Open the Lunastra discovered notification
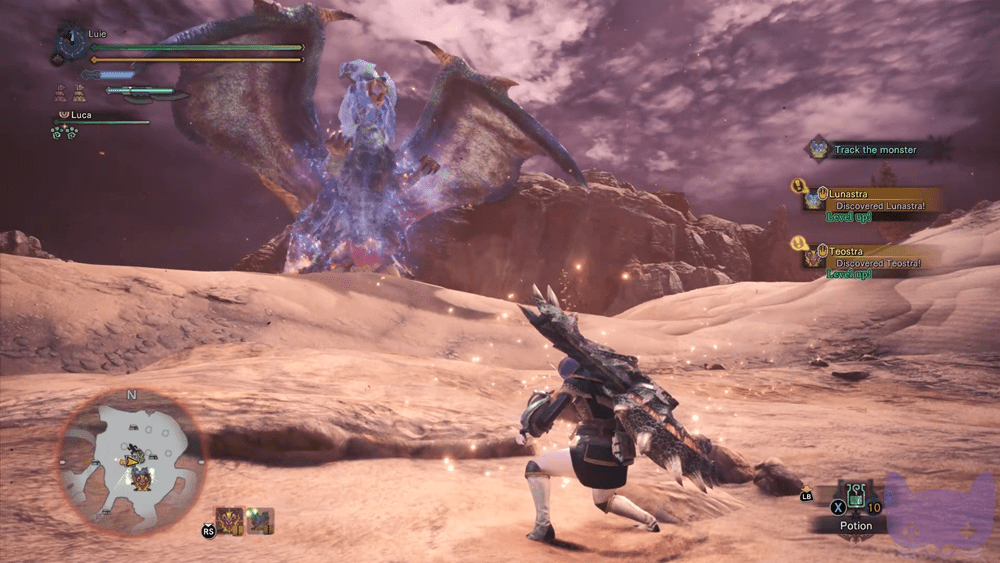 point(872,200)
